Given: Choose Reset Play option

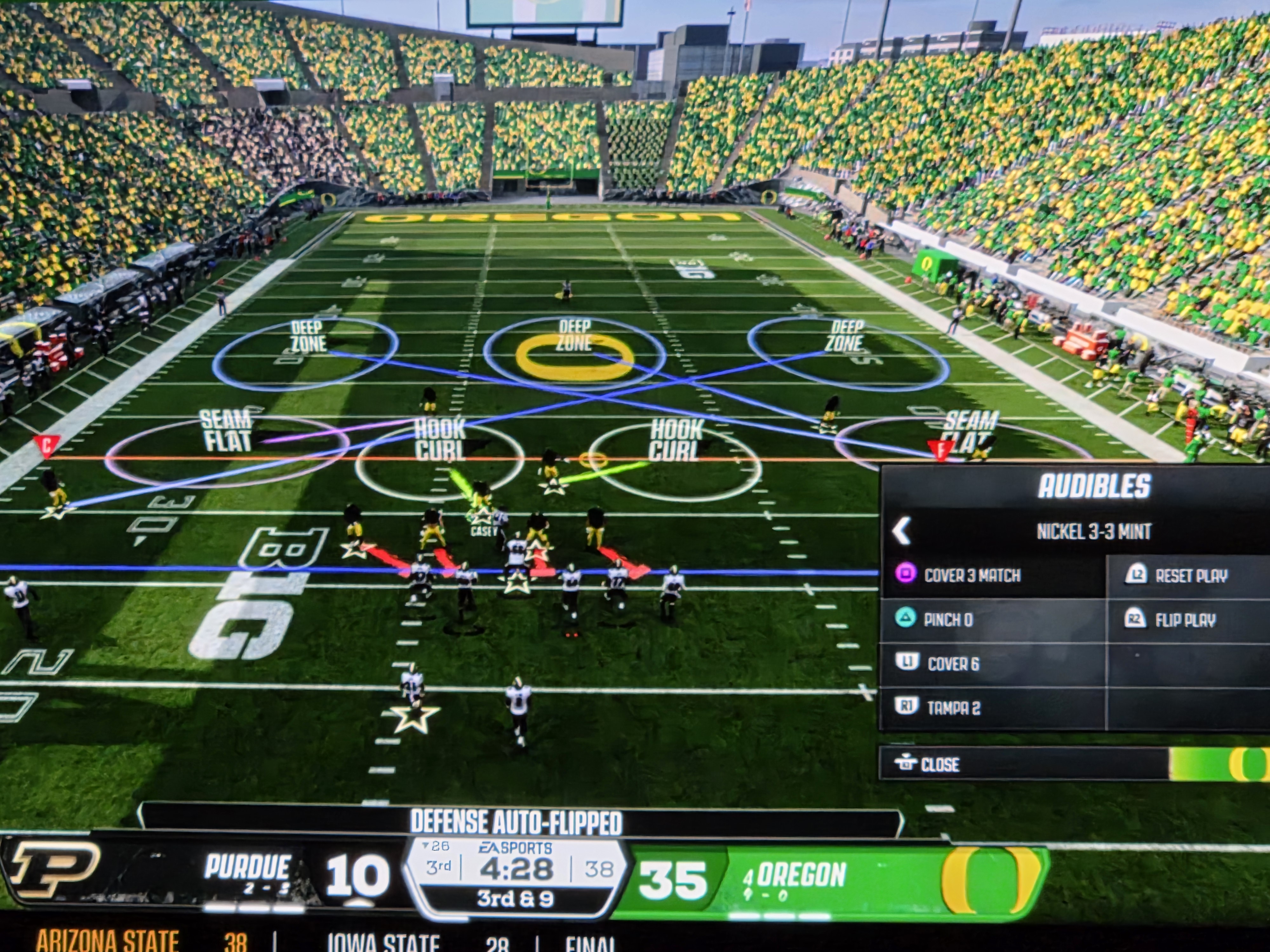Looking at the screenshot, I should coord(1191,576).
